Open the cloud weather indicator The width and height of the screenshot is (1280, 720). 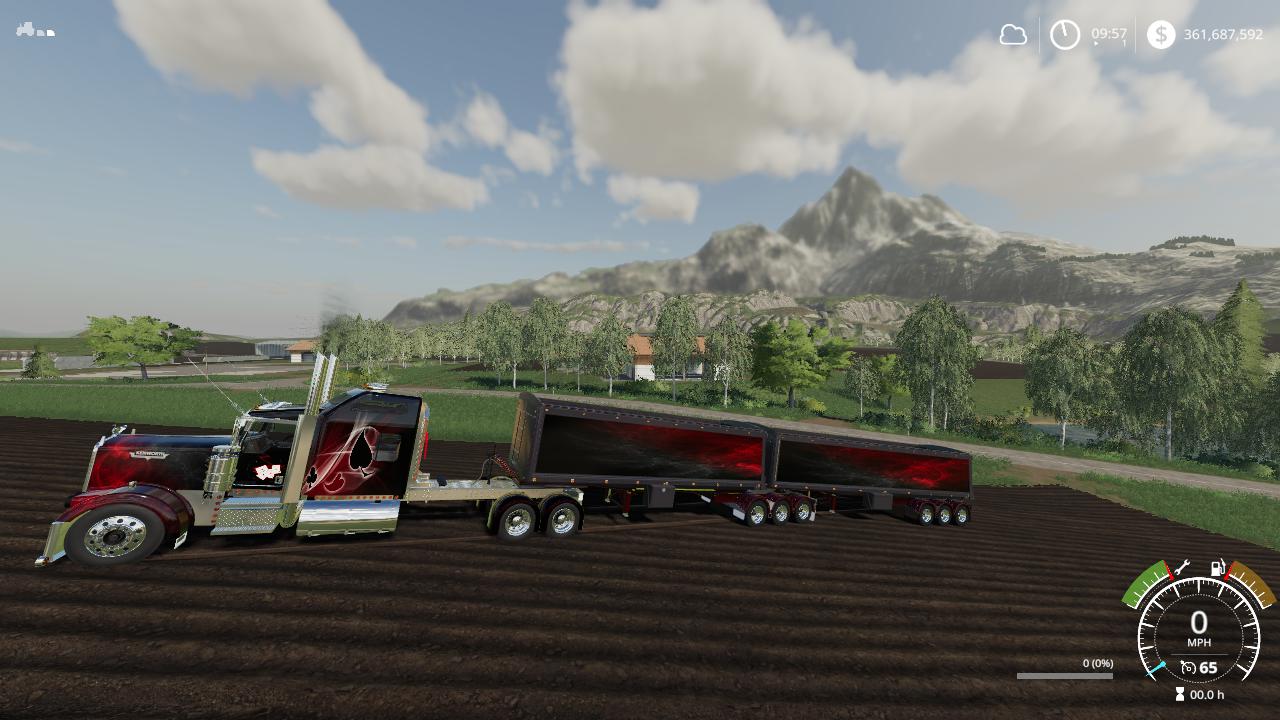pyautogui.click(x=1013, y=35)
